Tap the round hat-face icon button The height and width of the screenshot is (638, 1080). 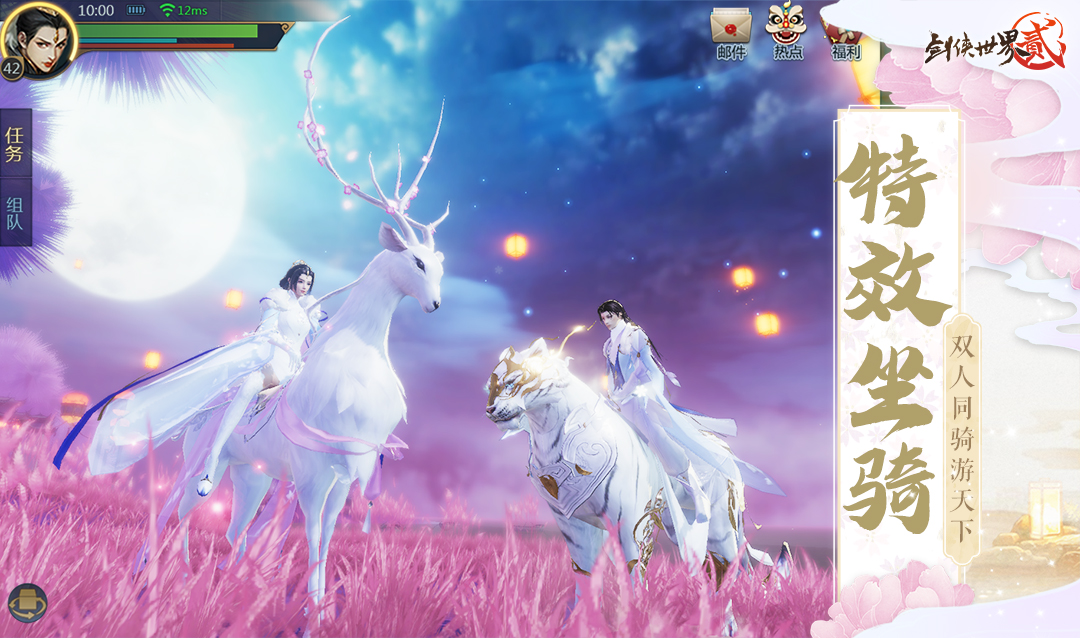[x=27, y=603]
